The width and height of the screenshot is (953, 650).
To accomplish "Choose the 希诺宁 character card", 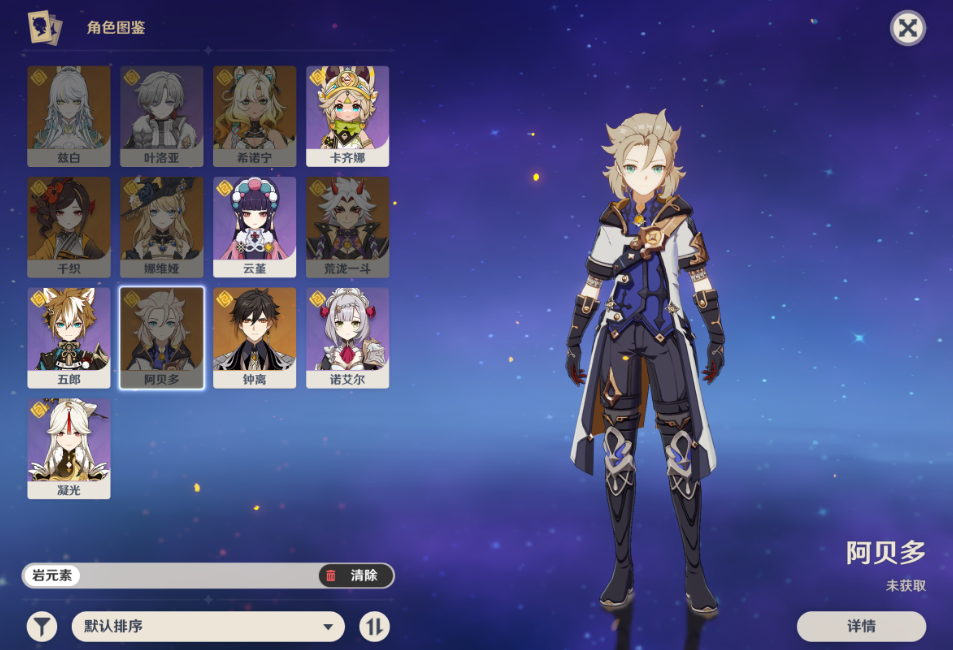I will pyautogui.click(x=255, y=116).
